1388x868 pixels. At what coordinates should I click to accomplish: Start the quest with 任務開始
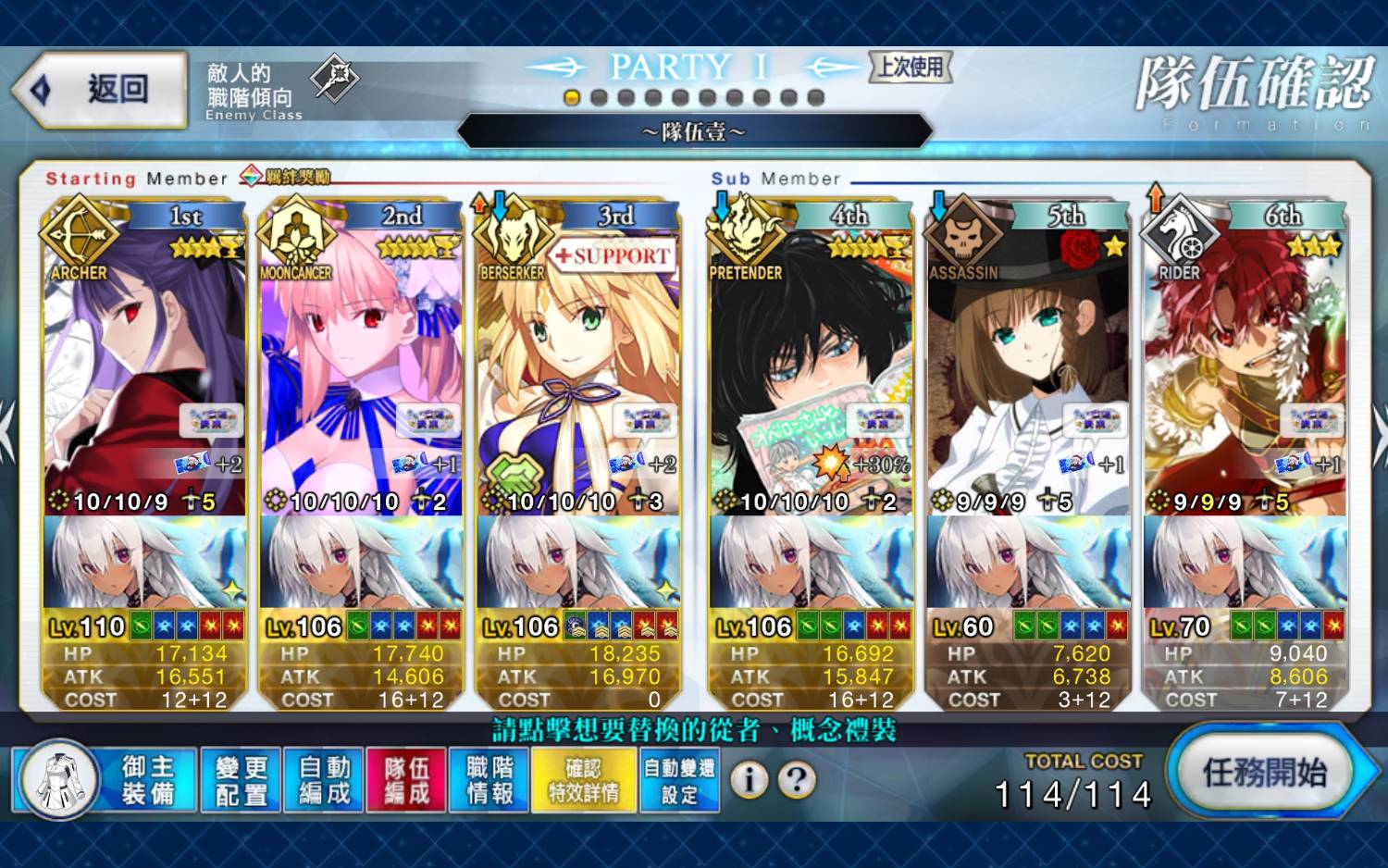tap(1265, 773)
